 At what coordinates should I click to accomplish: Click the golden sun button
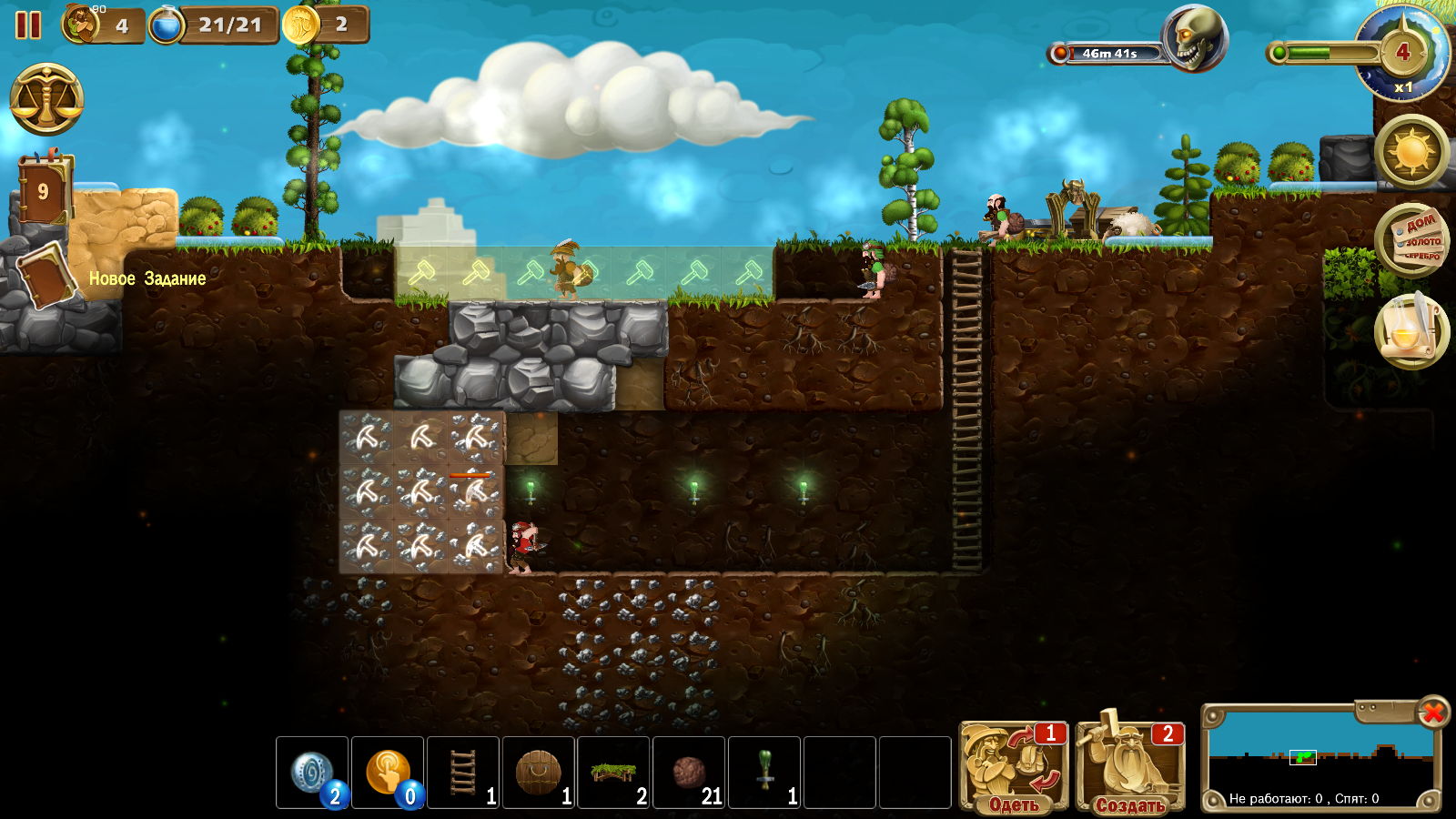(x=1411, y=151)
